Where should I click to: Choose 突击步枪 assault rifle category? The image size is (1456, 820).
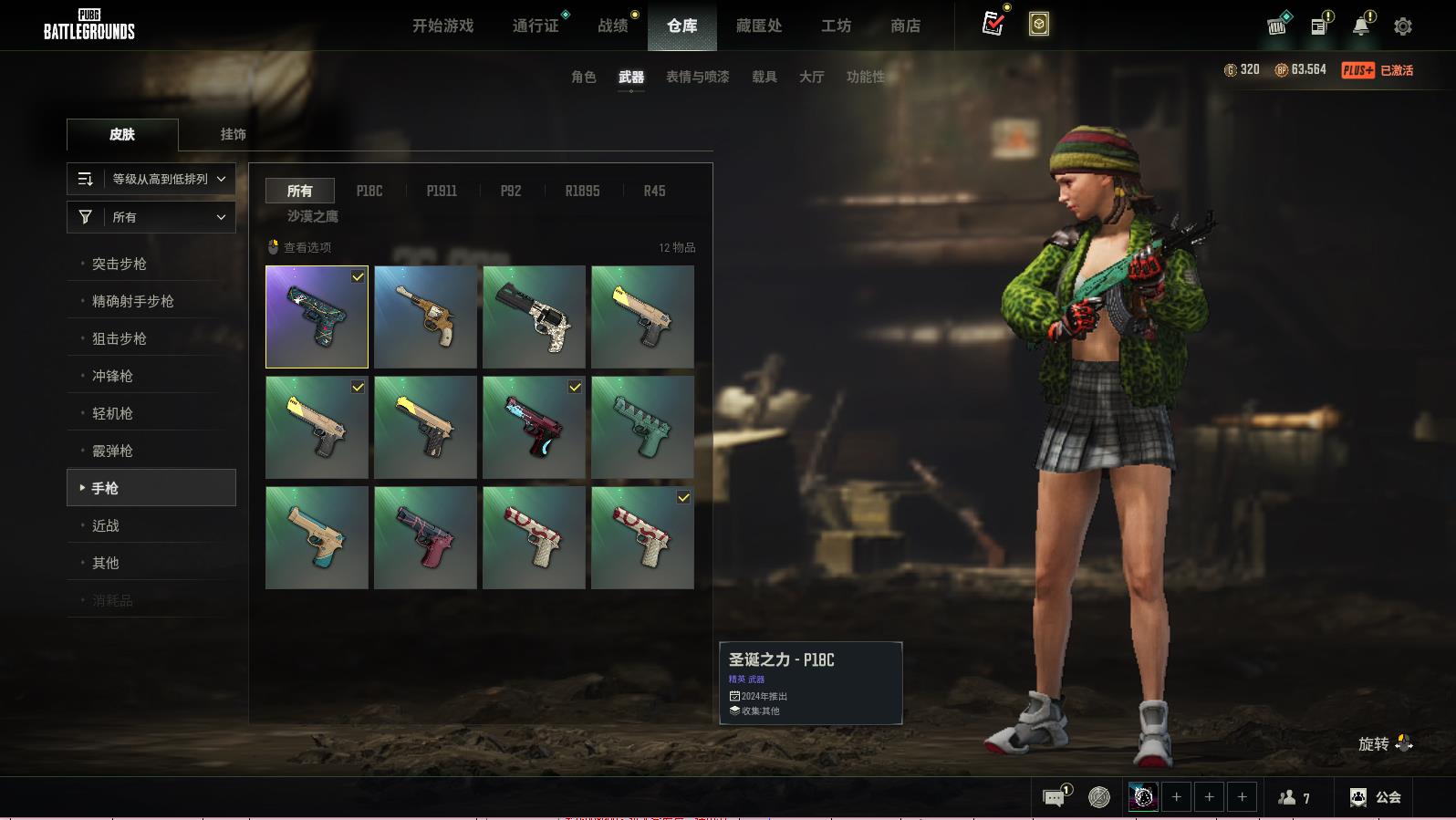coord(120,264)
